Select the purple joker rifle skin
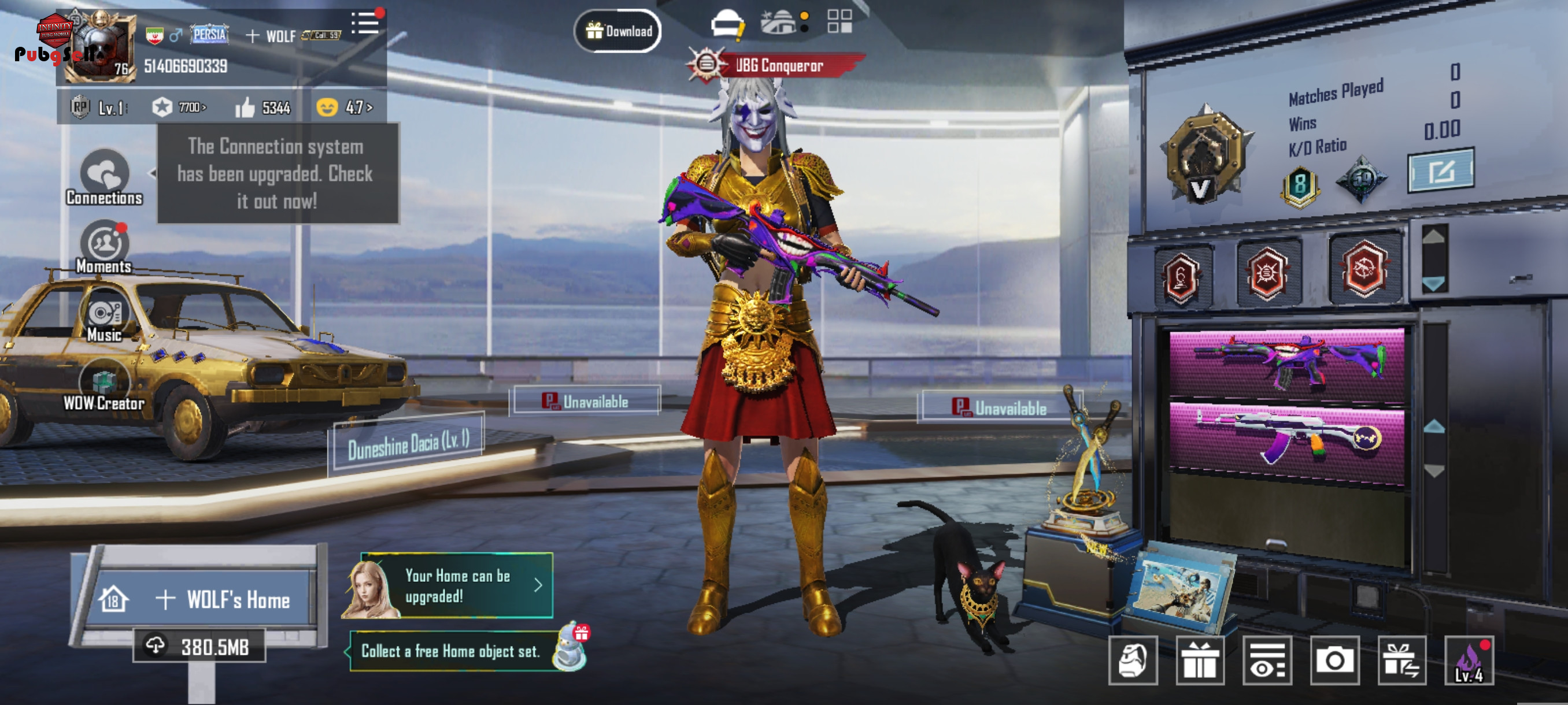The image size is (1568, 705). tap(1286, 362)
